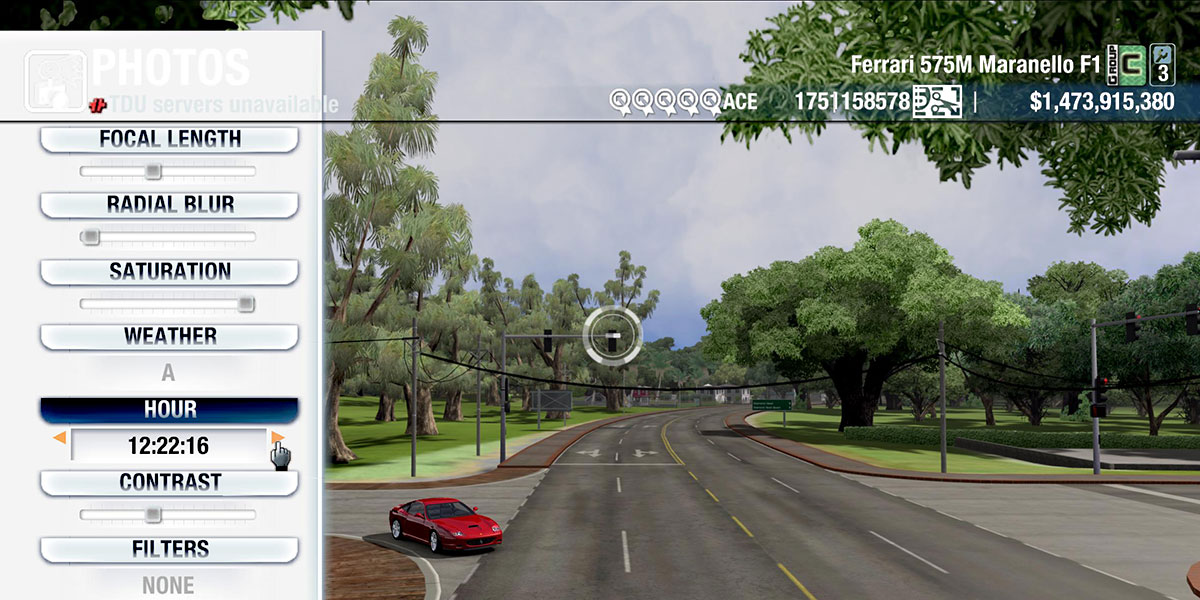The height and width of the screenshot is (600, 1200).
Task: Open the Filters option
Action: [169, 549]
